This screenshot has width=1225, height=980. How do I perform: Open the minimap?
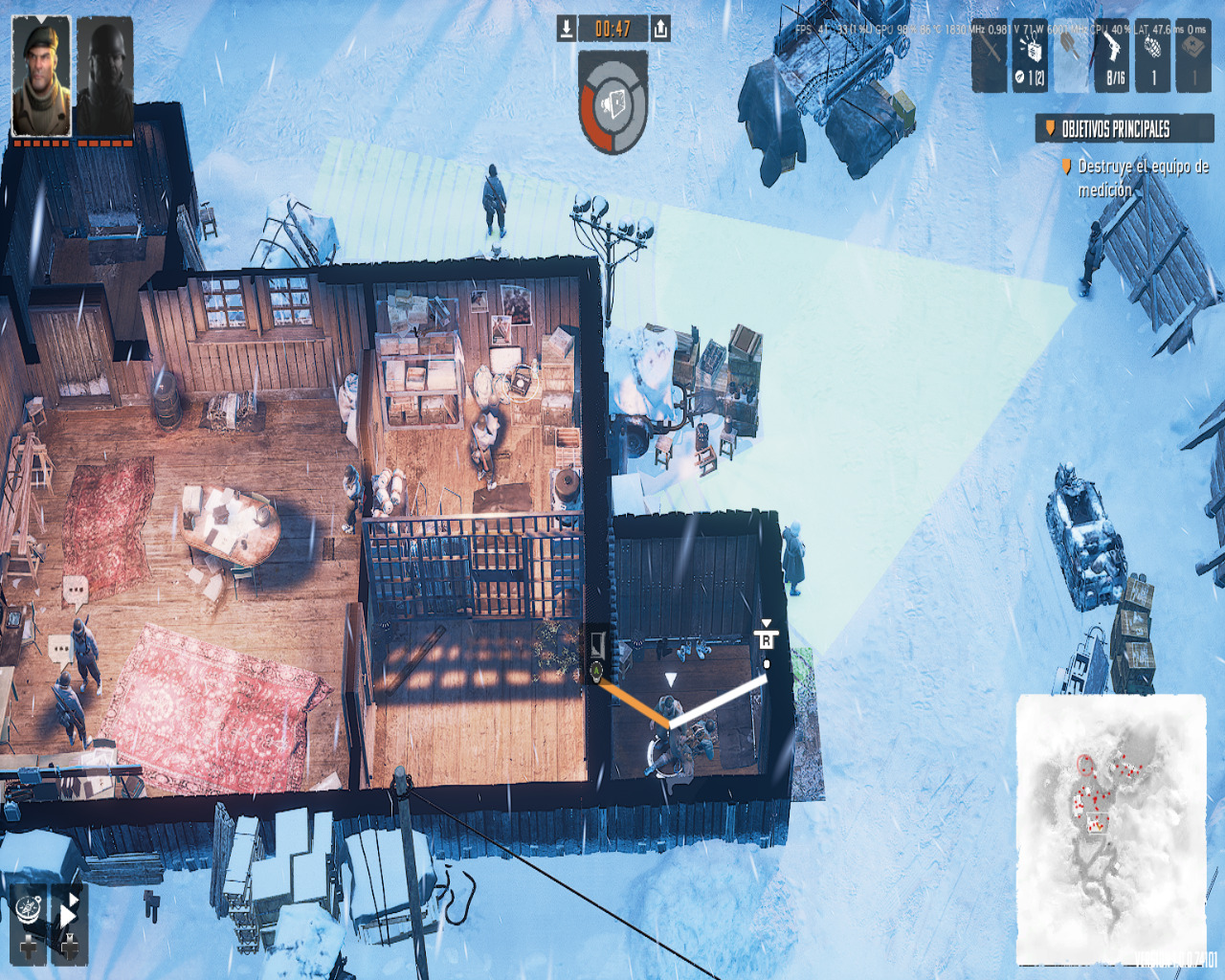pyautogui.click(x=1110, y=829)
